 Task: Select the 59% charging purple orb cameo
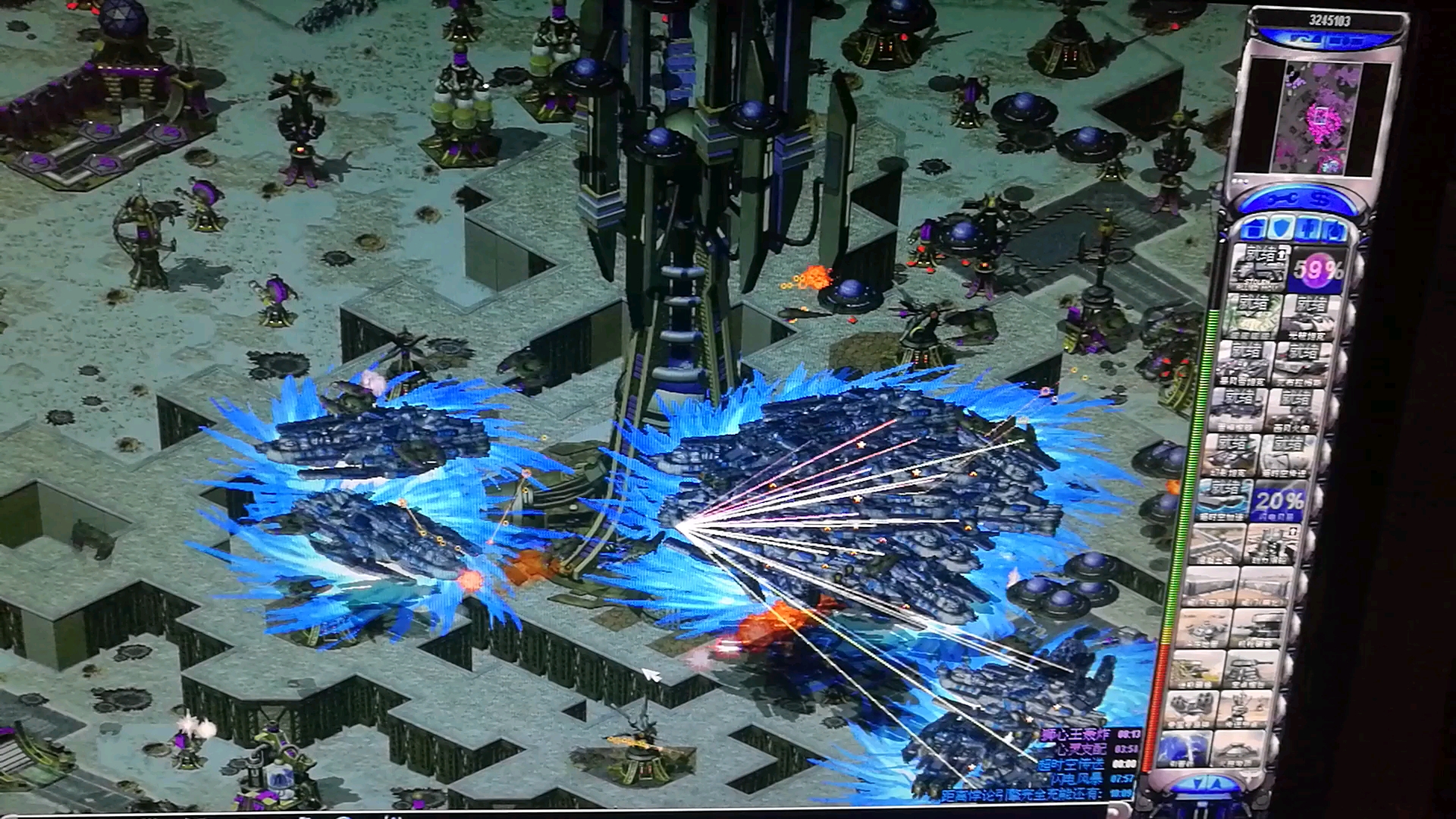(1318, 270)
